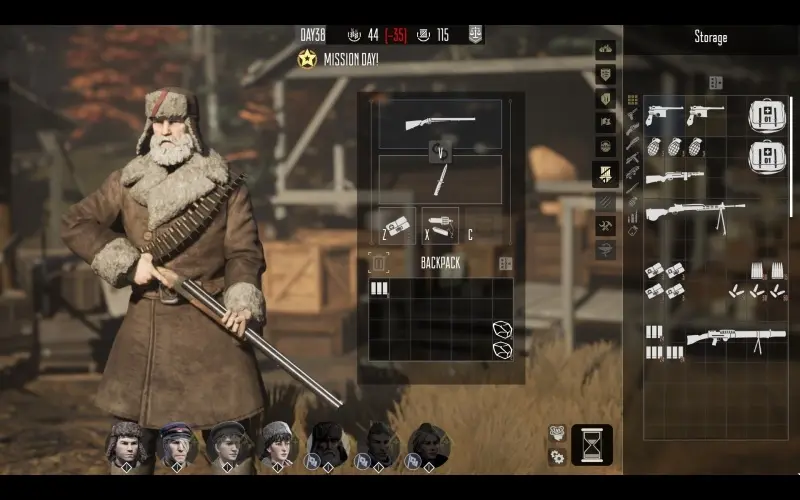Select the shotgun in the primary weapon slot
The width and height of the screenshot is (800, 500).
tap(440, 124)
